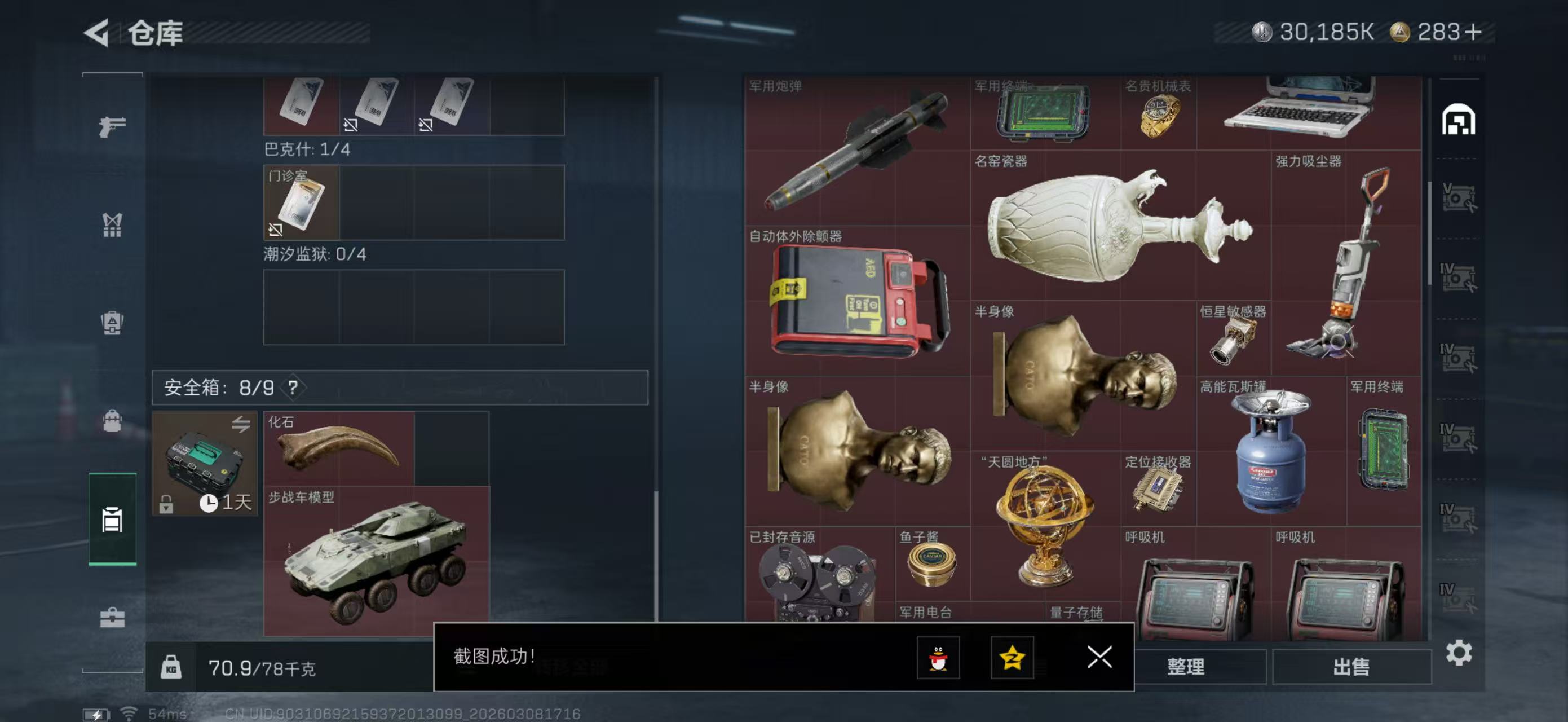Click the golden armillary sphere item
Screen dimensions: 1568x722
pyautogui.click(x=1044, y=523)
